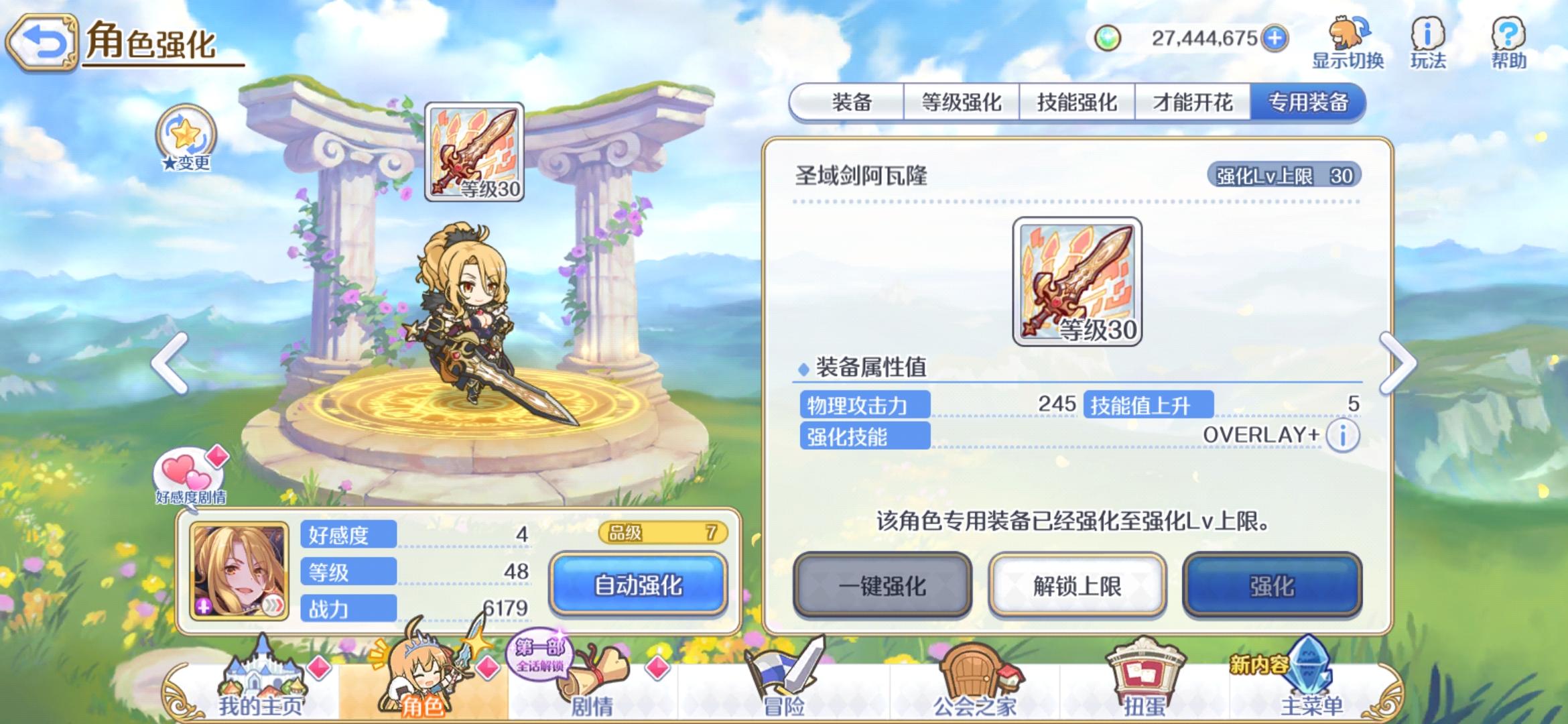This screenshot has width=1568, height=724.
Task: Tap the back arrow to exit 角色强化
Action: point(42,40)
